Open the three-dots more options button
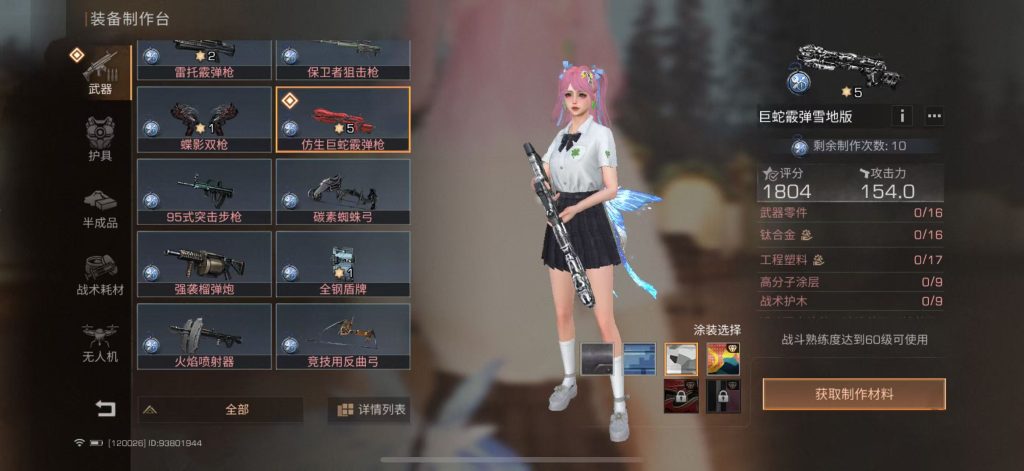This screenshot has width=1024, height=471. (934, 116)
